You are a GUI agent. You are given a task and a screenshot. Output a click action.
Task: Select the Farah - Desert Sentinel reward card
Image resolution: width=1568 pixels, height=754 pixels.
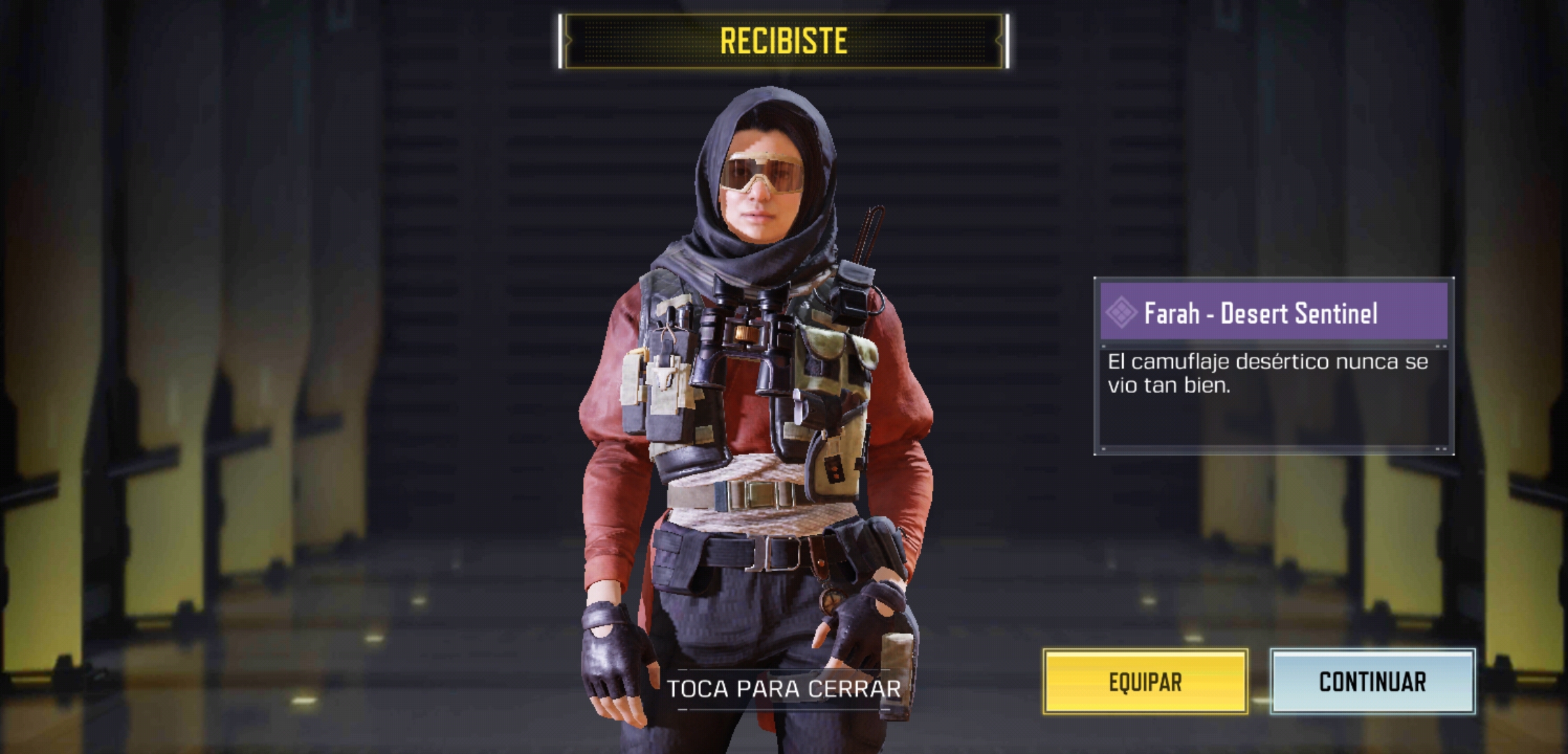click(1273, 366)
